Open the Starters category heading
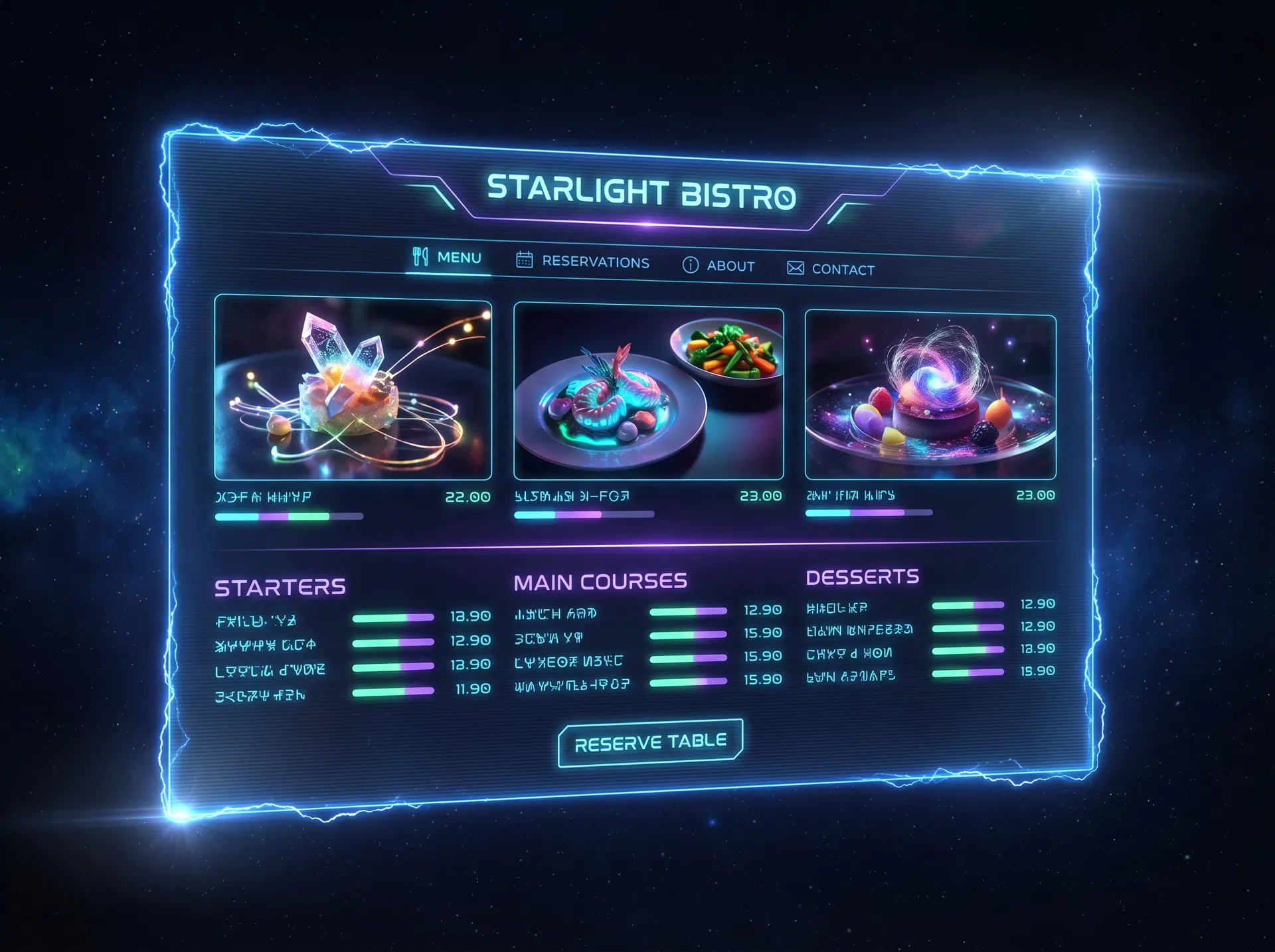This screenshot has width=1275, height=952. coord(280,588)
